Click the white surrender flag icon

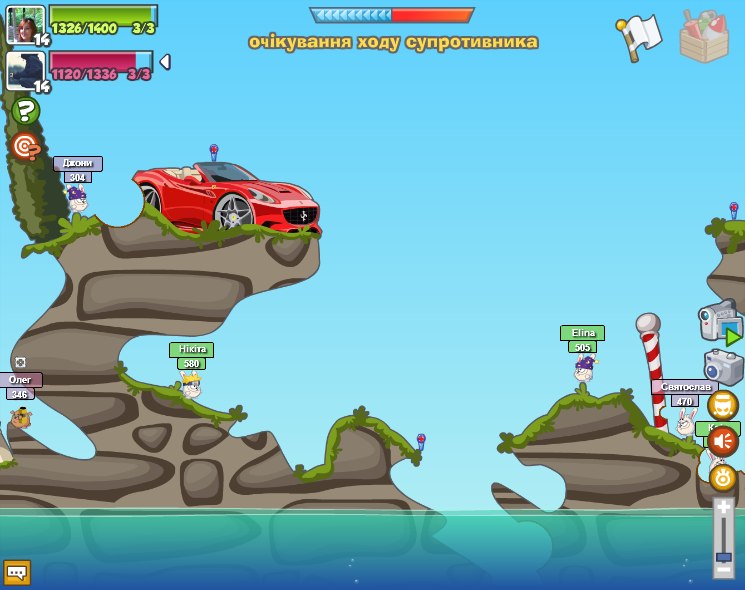640,37
